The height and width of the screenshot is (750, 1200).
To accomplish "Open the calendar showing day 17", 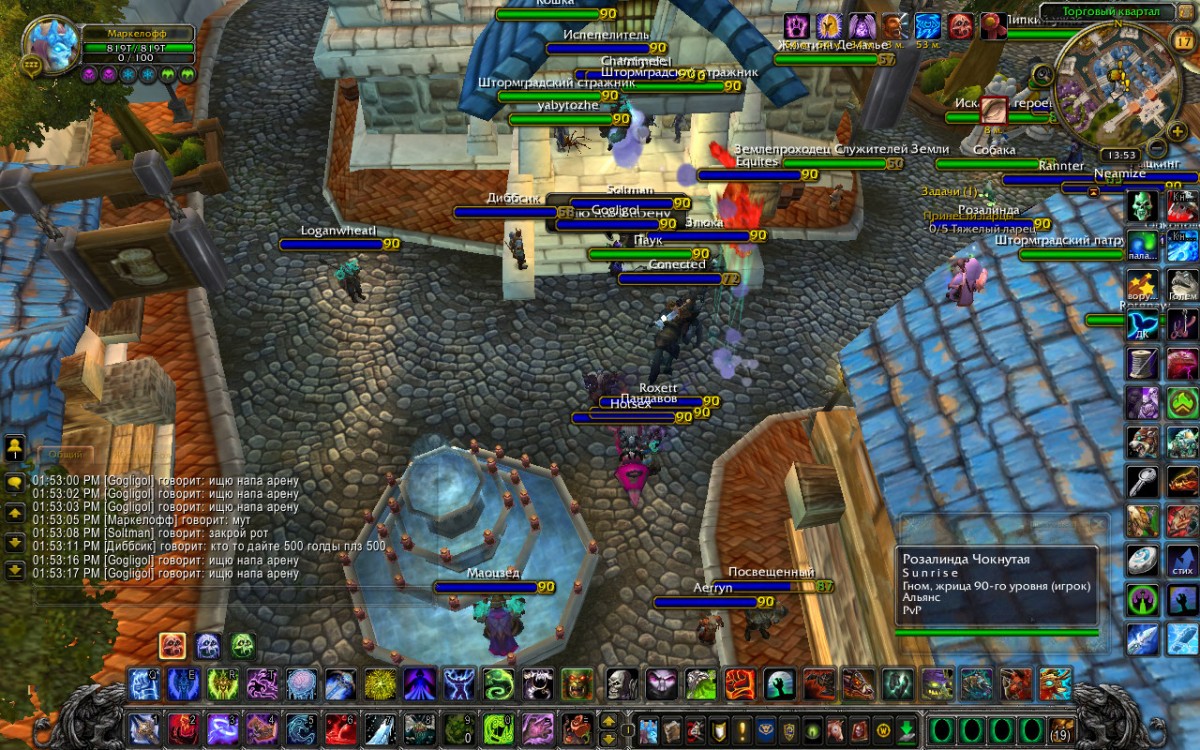I will [x=1181, y=41].
